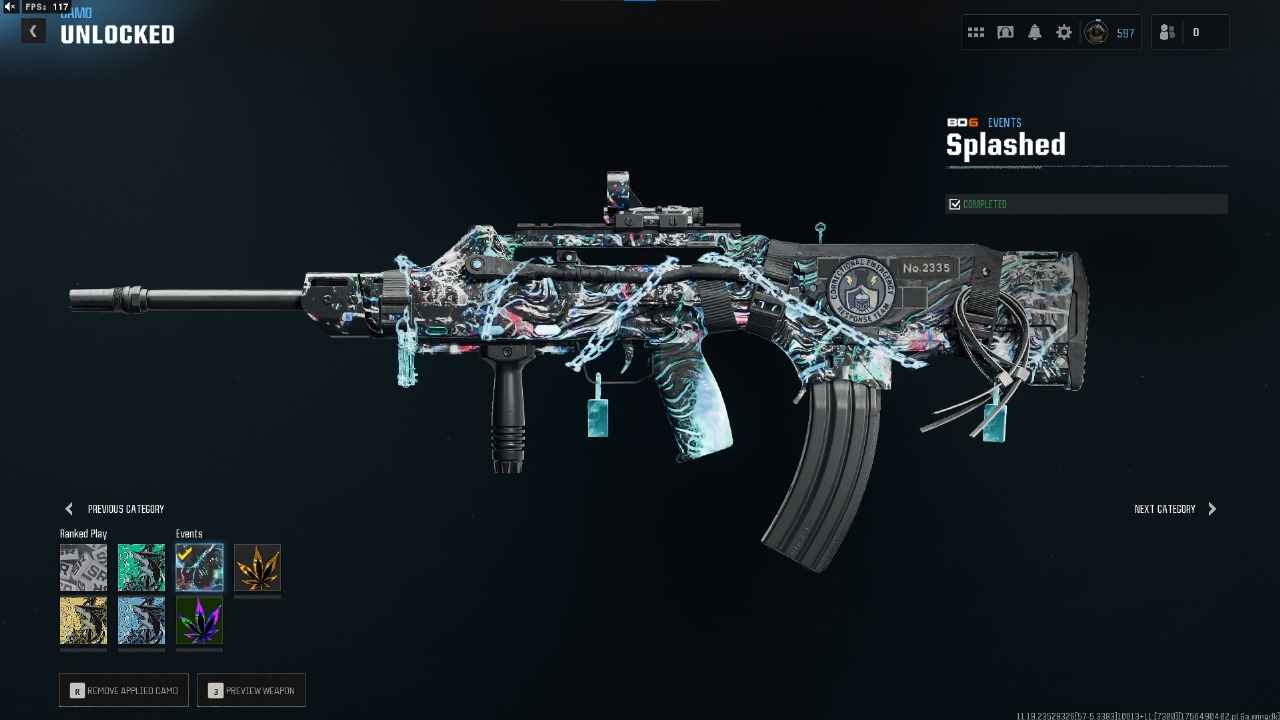The image size is (1280, 720).
Task: Open the settings gear
Action: click(x=1064, y=33)
